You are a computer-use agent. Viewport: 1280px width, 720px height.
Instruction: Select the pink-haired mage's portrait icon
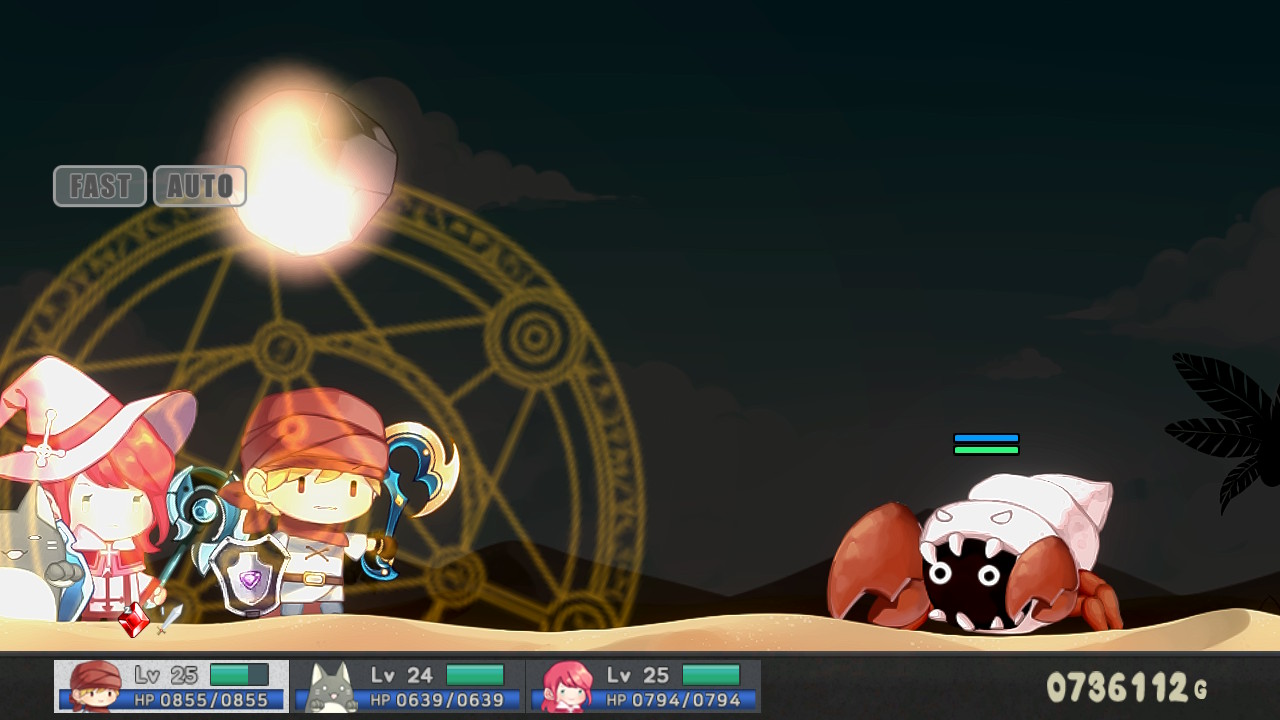[x=568, y=686]
